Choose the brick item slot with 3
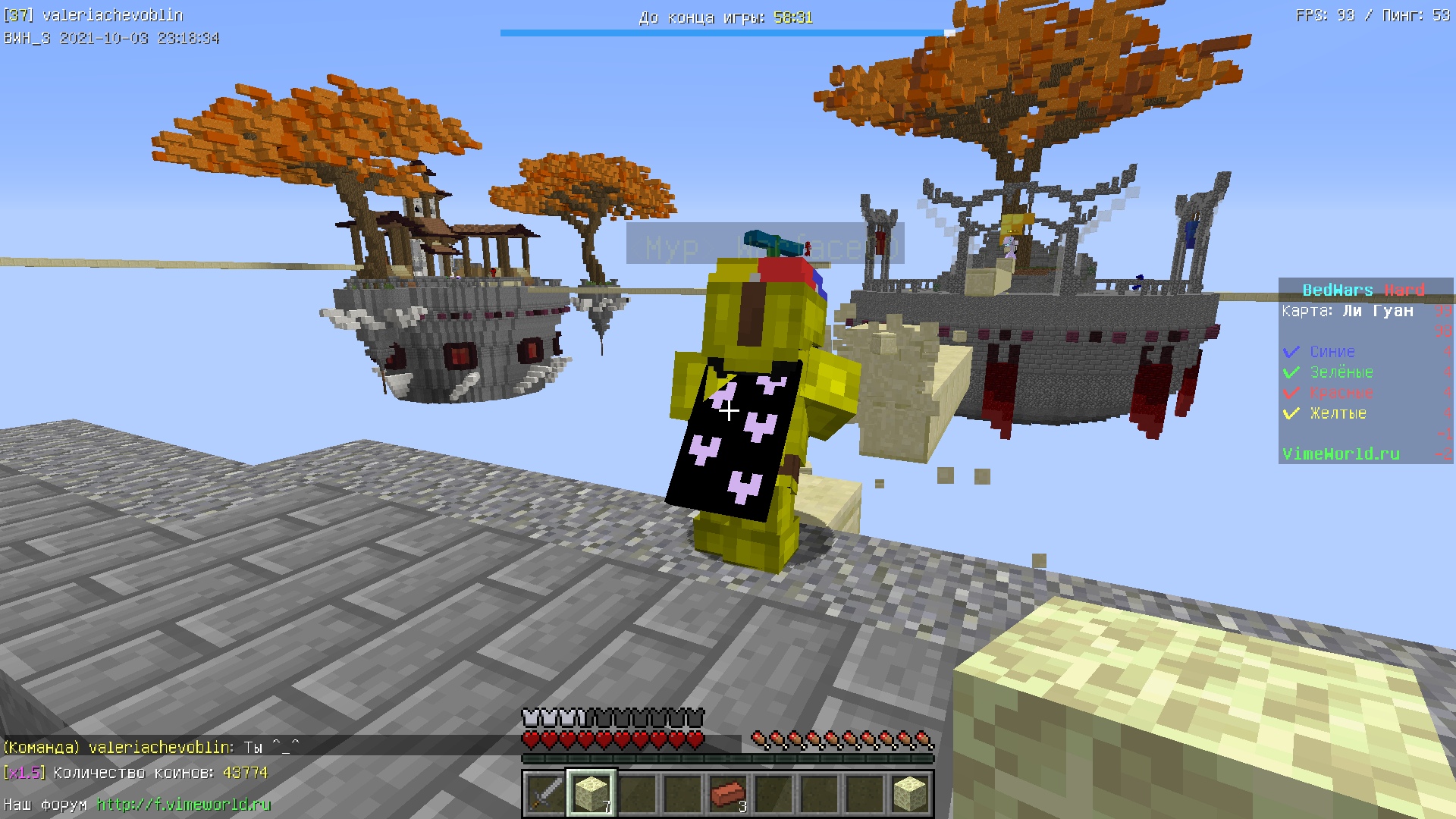The height and width of the screenshot is (819, 1456). click(x=728, y=794)
